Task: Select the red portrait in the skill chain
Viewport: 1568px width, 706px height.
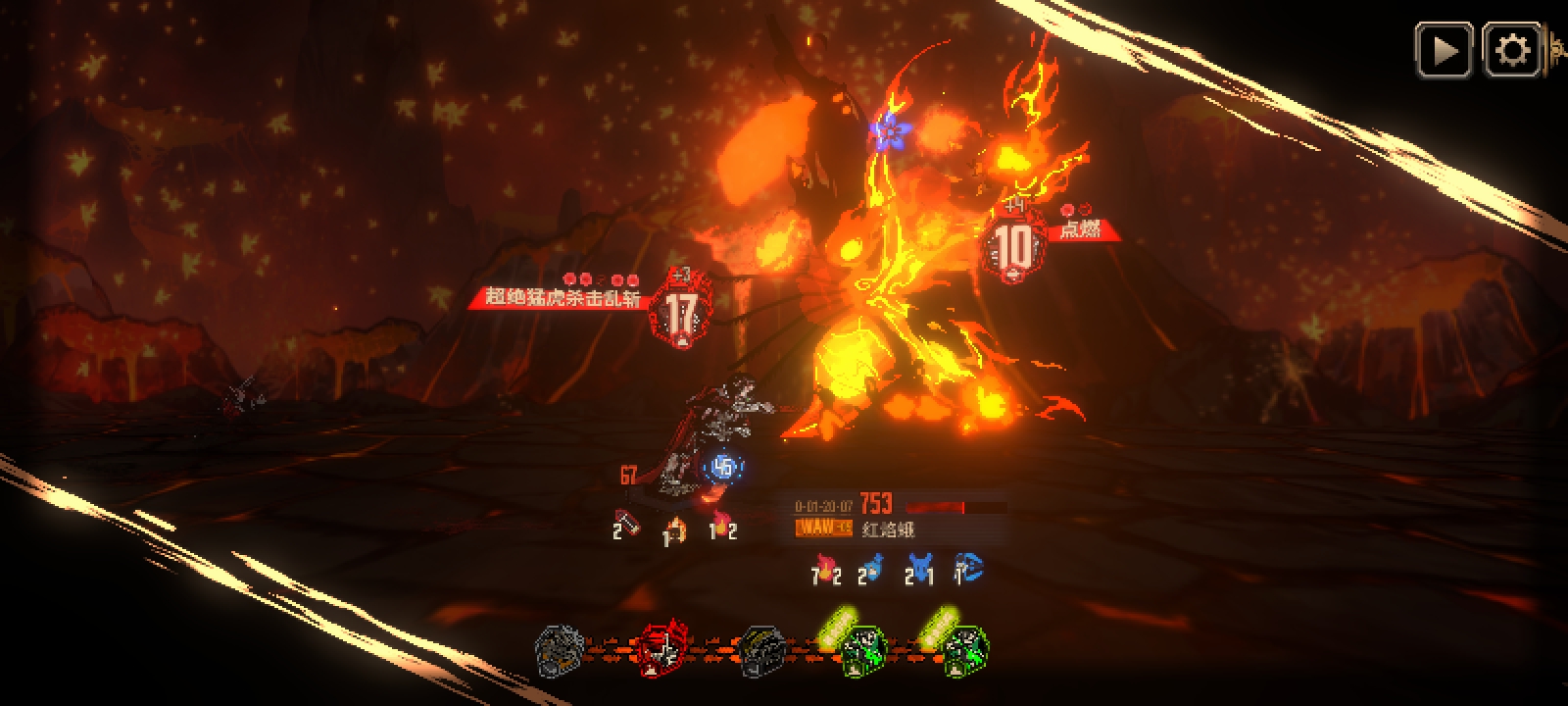Action: click(663, 650)
